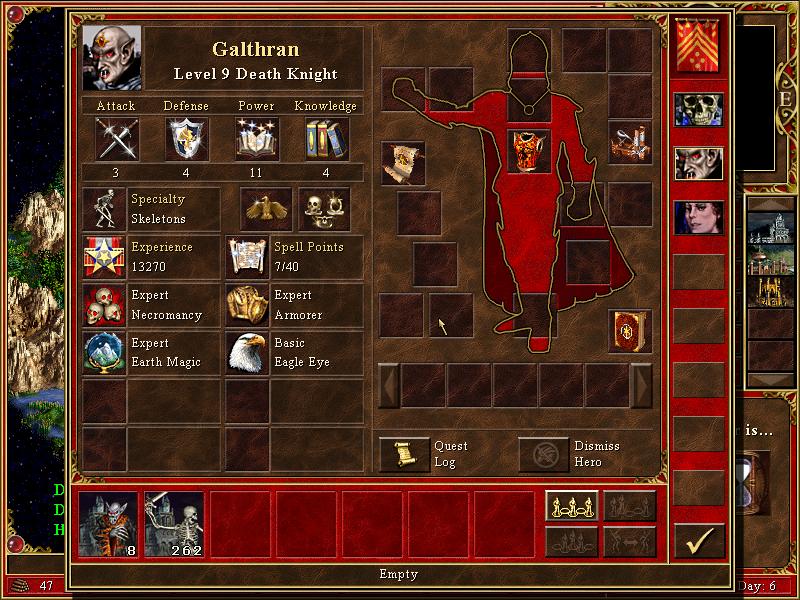Inspect the Expert Earth Magic skill
800x600 pixels.
(x=104, y=353)
